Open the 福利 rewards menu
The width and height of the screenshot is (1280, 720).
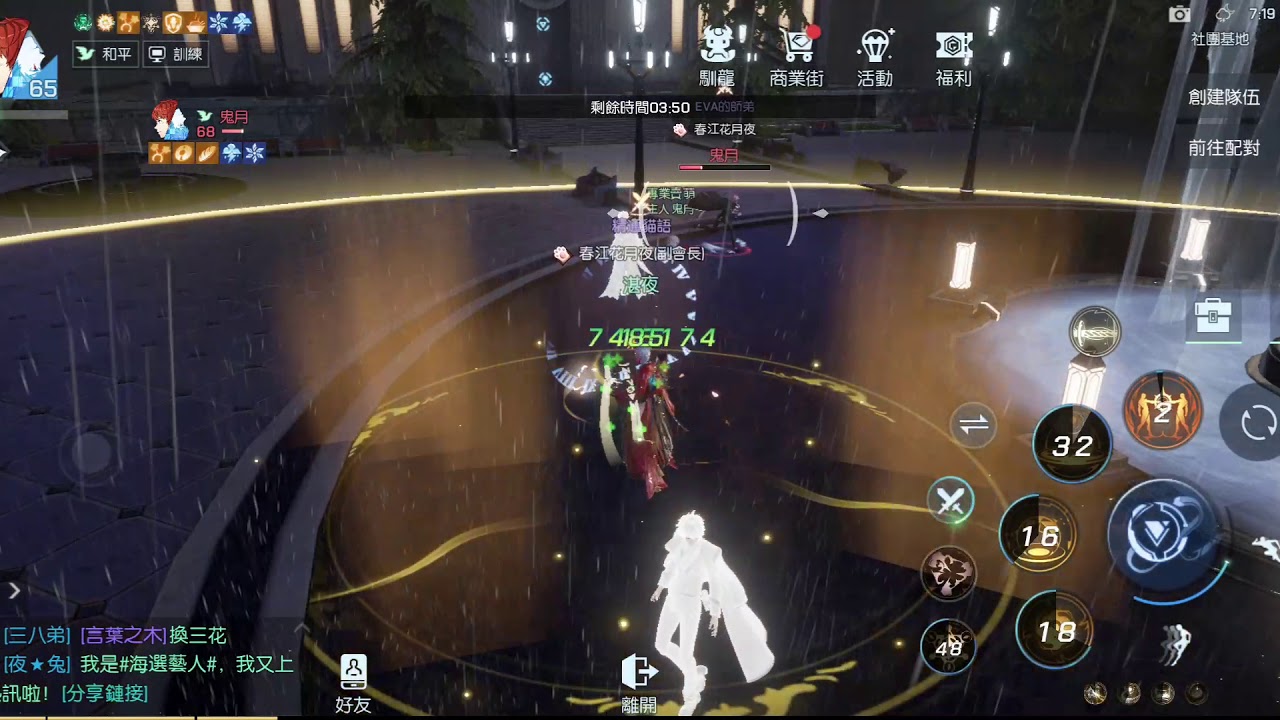pyautogui.click(x=953, y=58)
